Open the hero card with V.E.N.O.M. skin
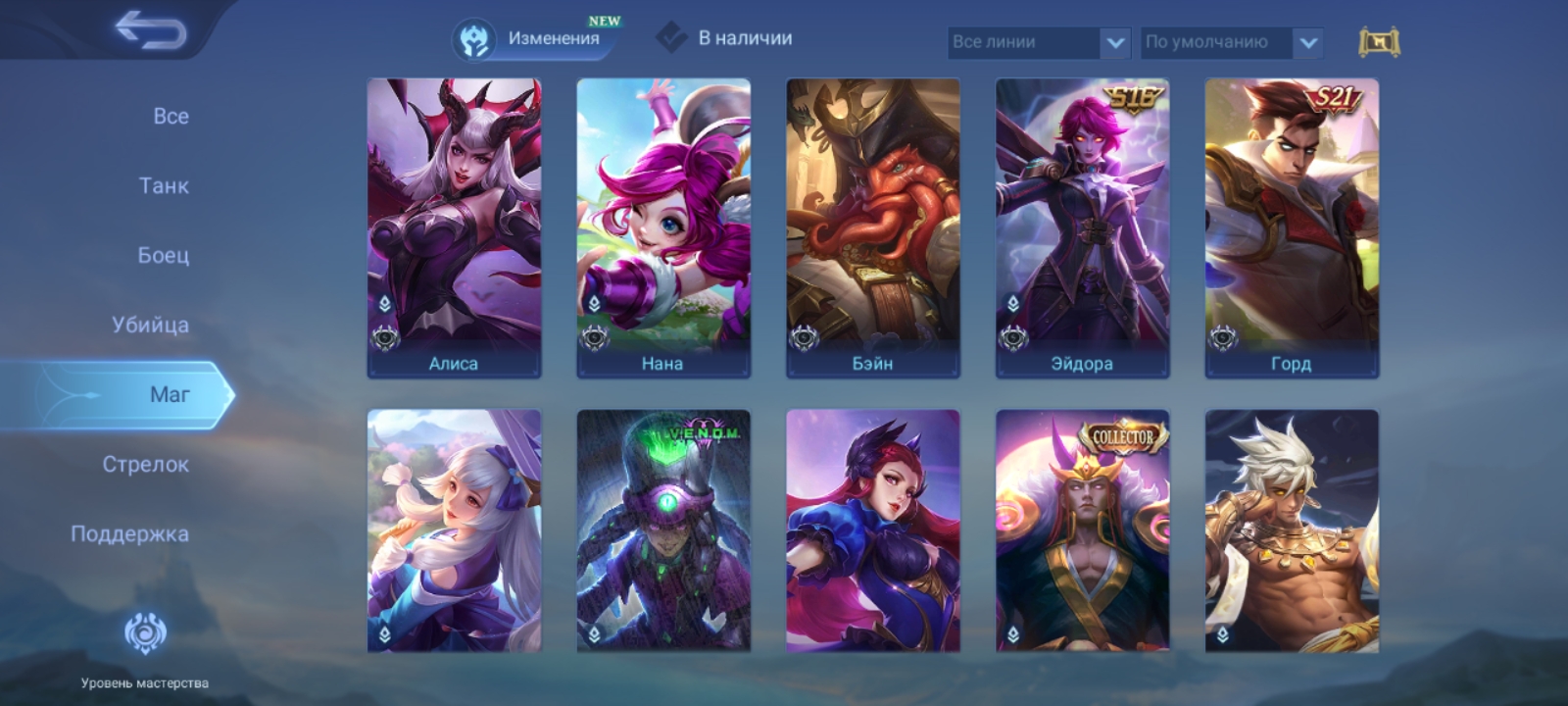 [x=663, y=530]
